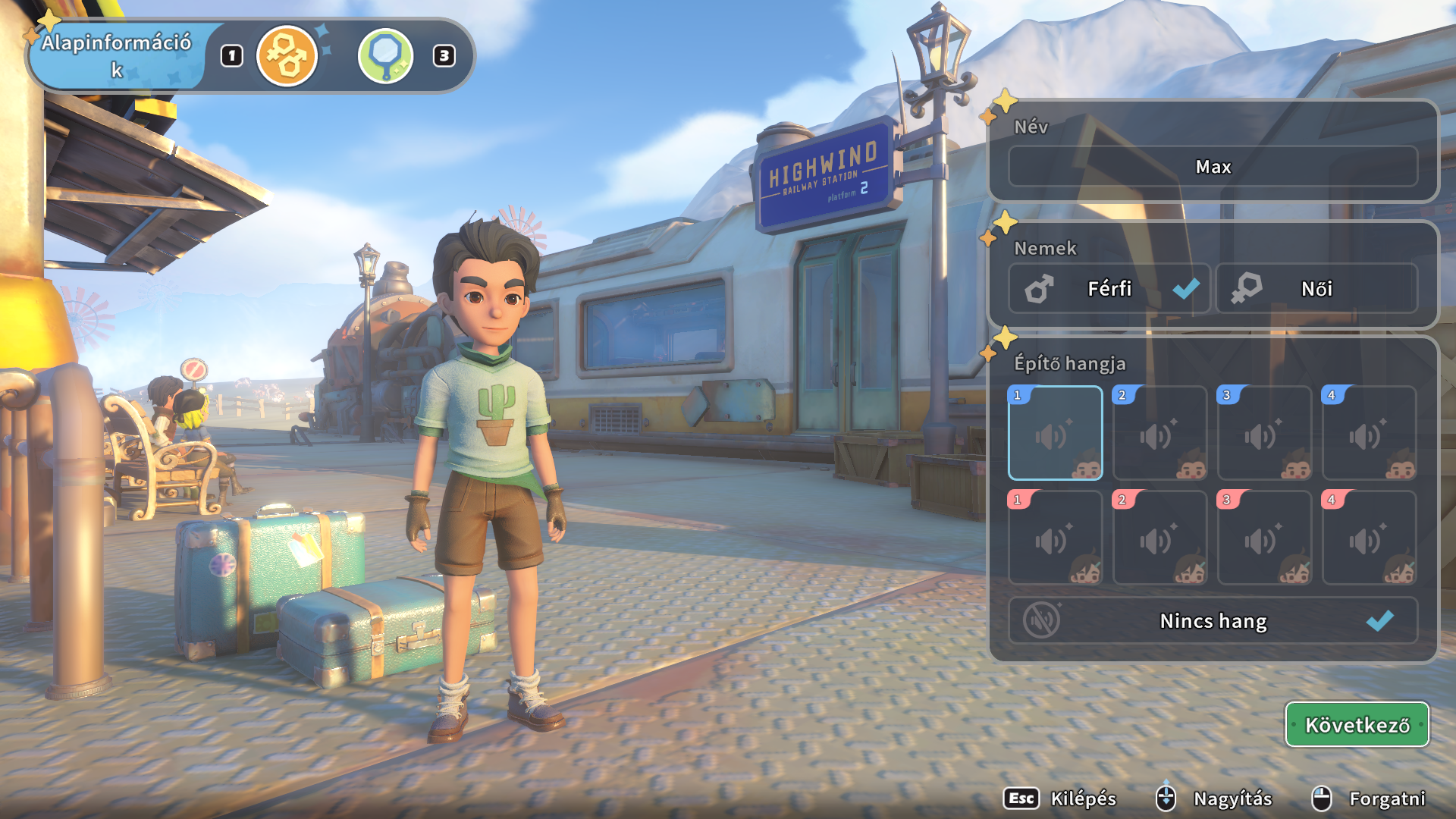
Task: Choose blue voice option number 4
Action: pyautogui.click(x=1369, y=433)
